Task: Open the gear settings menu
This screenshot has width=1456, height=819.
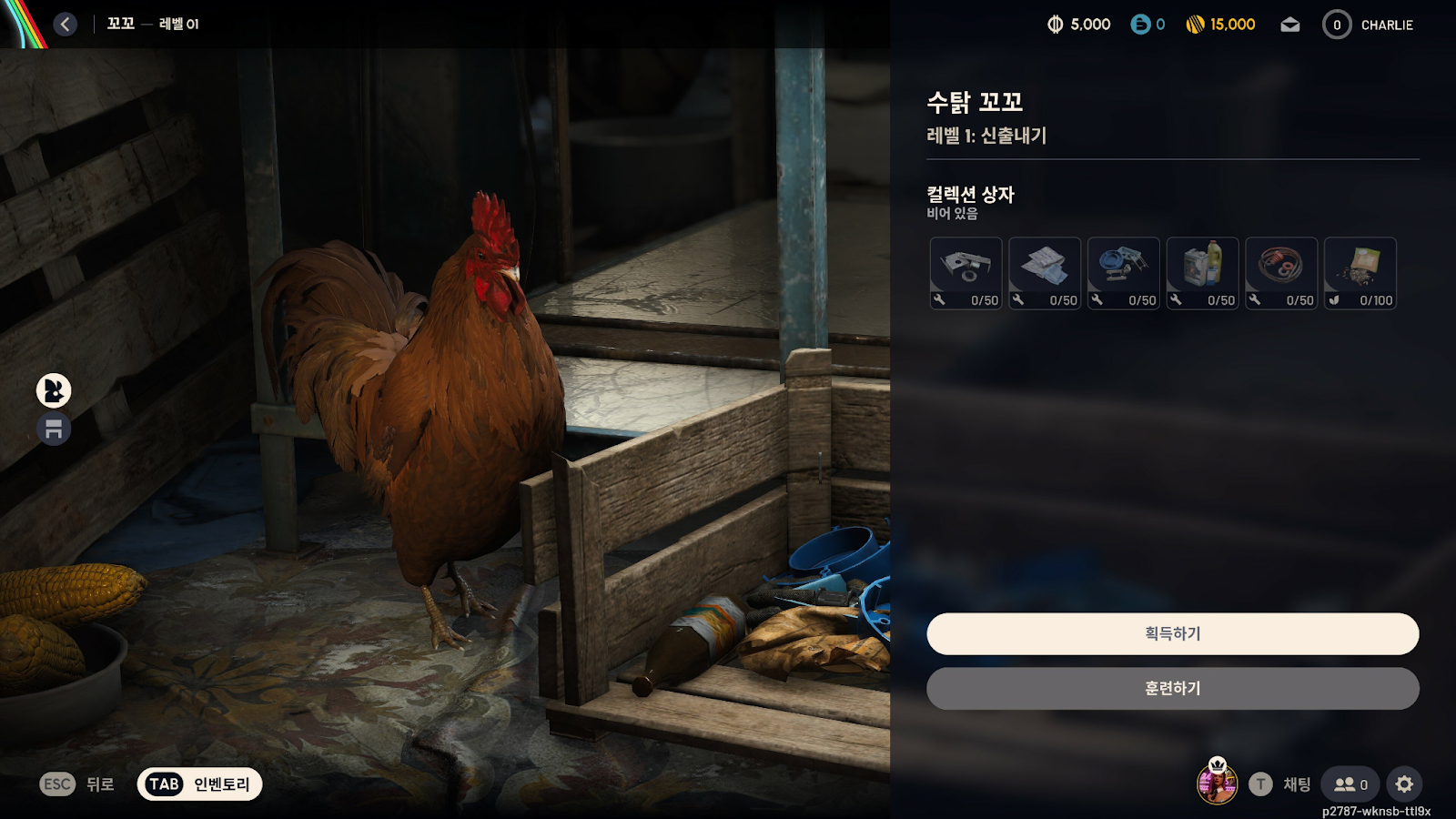Action: (1404, 784)
